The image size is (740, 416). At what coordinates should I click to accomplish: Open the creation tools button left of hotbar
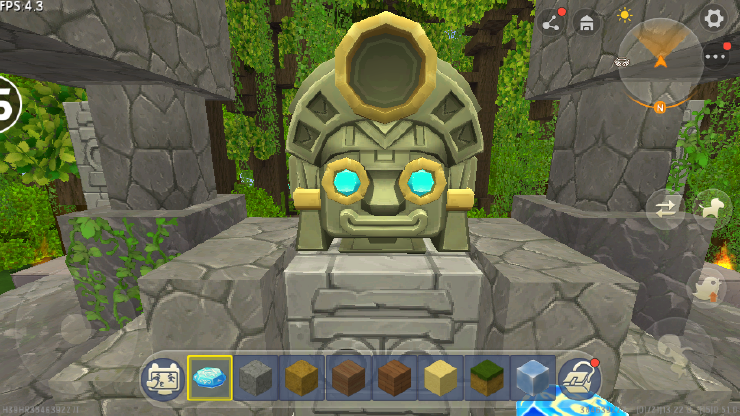pos(162,377)
